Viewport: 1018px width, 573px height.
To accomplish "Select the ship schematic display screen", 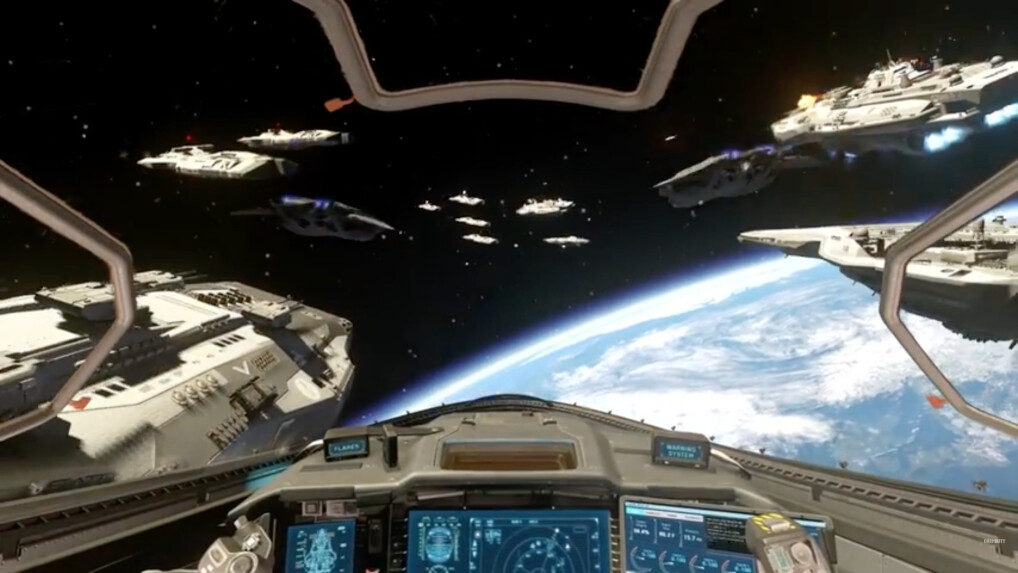I will pyautogui.click(x=319, y=548).
